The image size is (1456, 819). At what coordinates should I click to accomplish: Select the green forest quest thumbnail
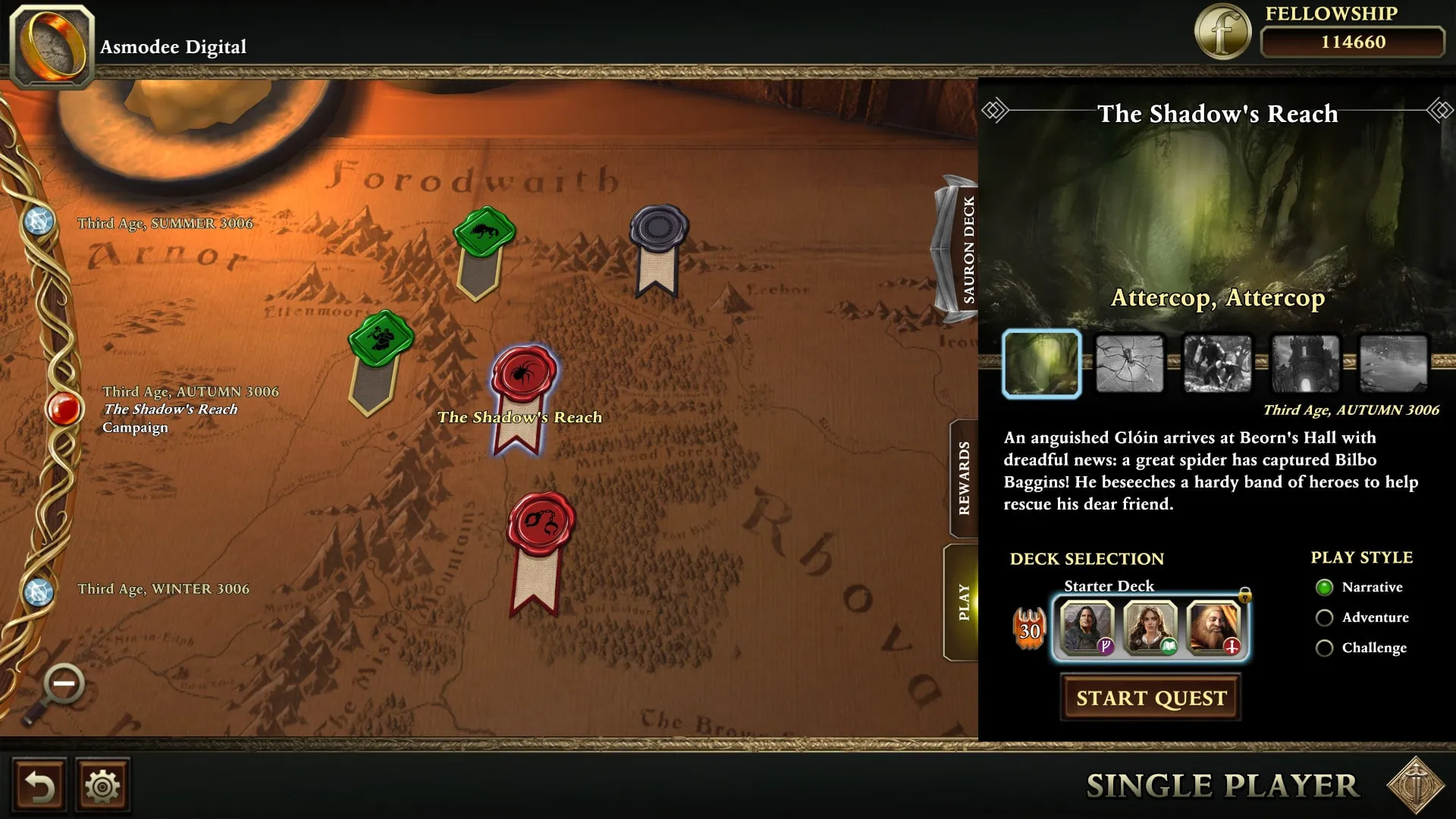(x=1042, y=365)
